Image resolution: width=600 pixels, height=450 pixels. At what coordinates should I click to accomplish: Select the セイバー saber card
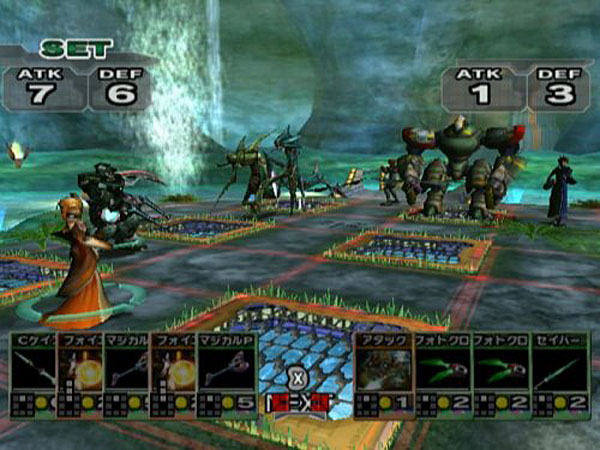point(560,375)
